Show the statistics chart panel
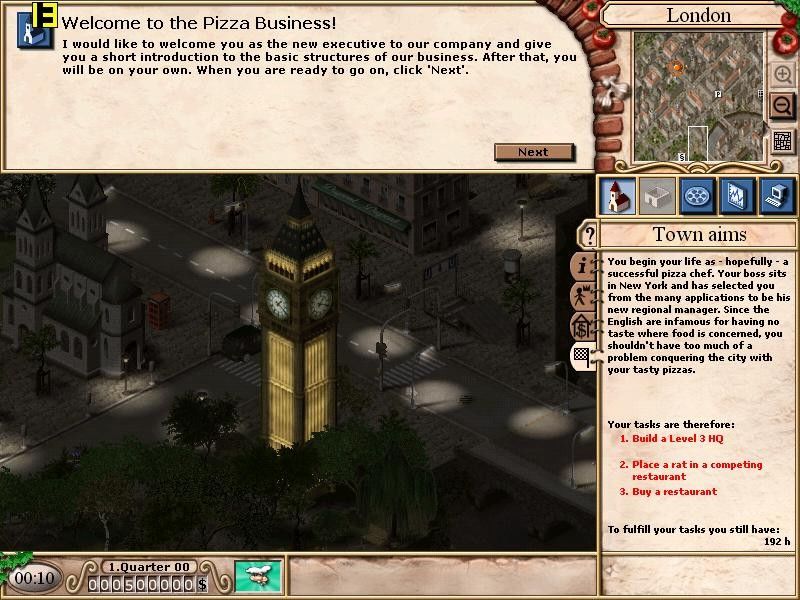 pyautogui.click(x=736, y=196)
